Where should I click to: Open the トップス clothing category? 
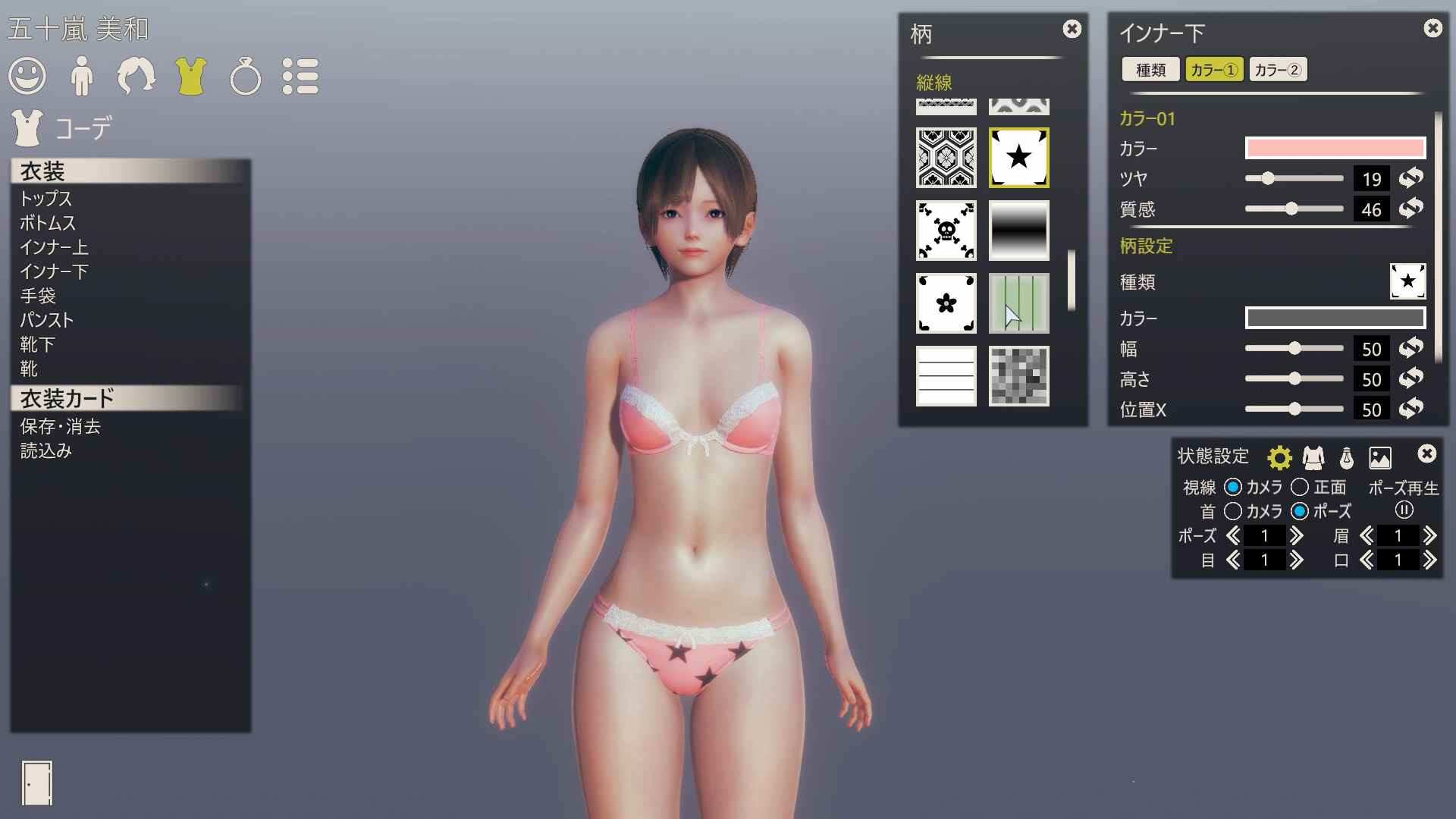45,199
